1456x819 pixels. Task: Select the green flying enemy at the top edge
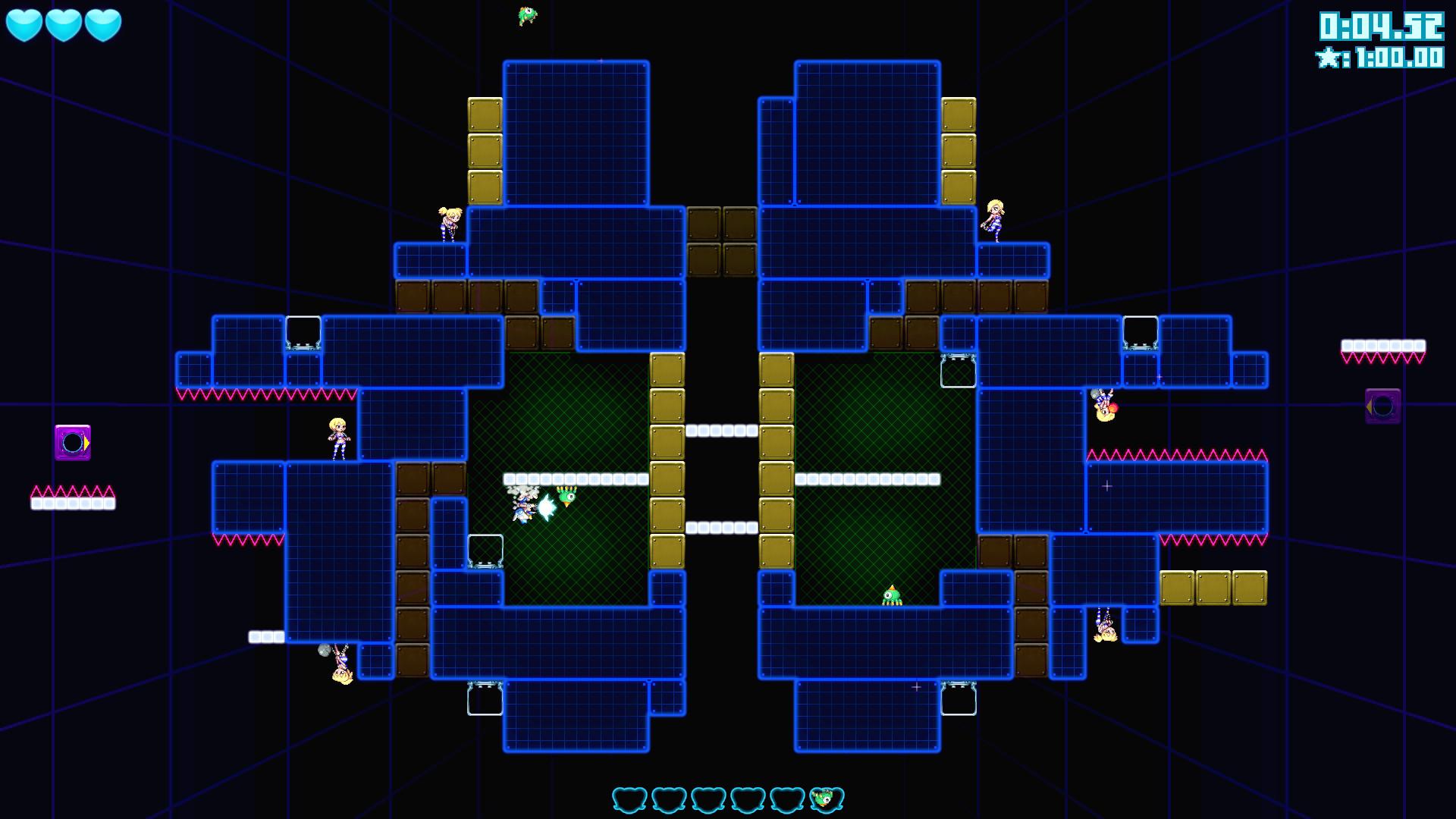[527, 15]
